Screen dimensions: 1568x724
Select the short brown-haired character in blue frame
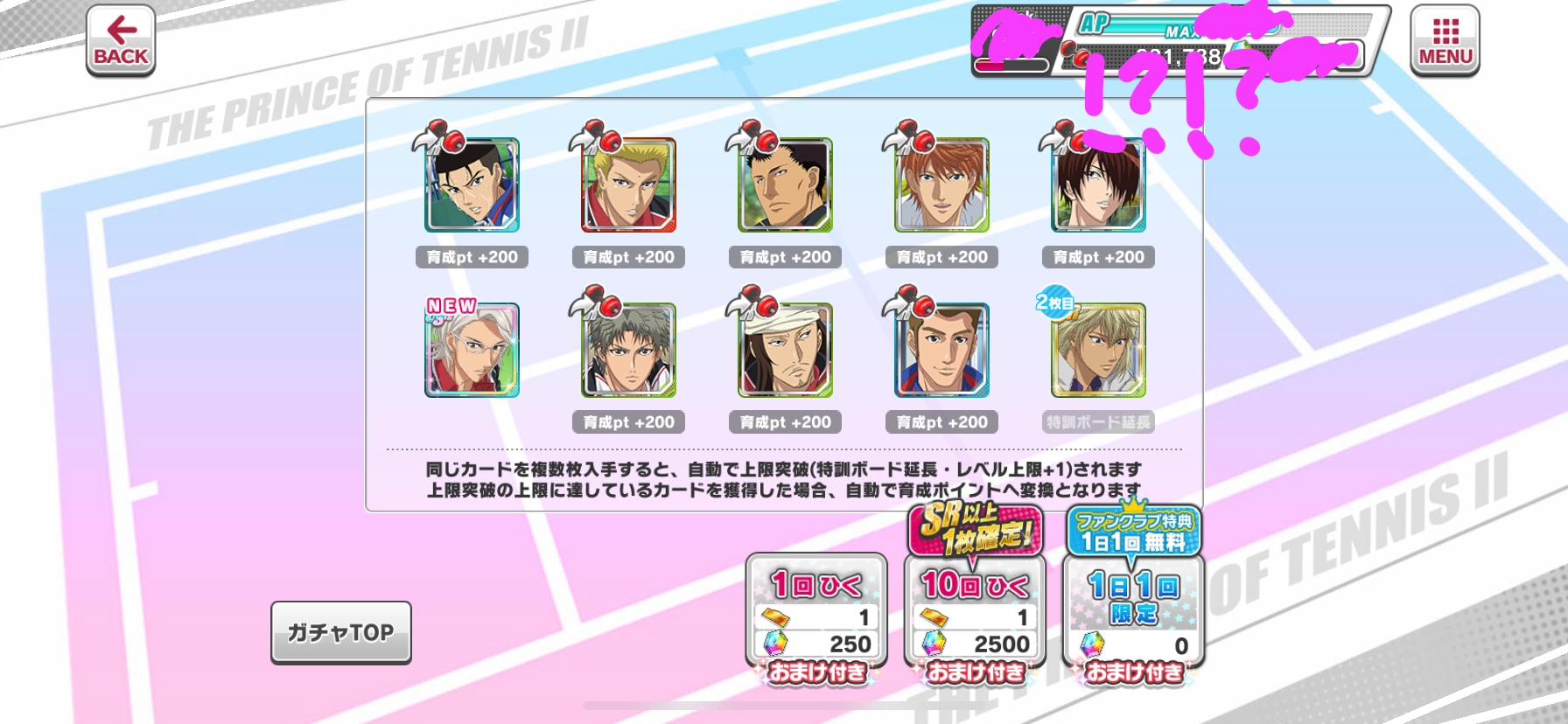click(941, 350)
